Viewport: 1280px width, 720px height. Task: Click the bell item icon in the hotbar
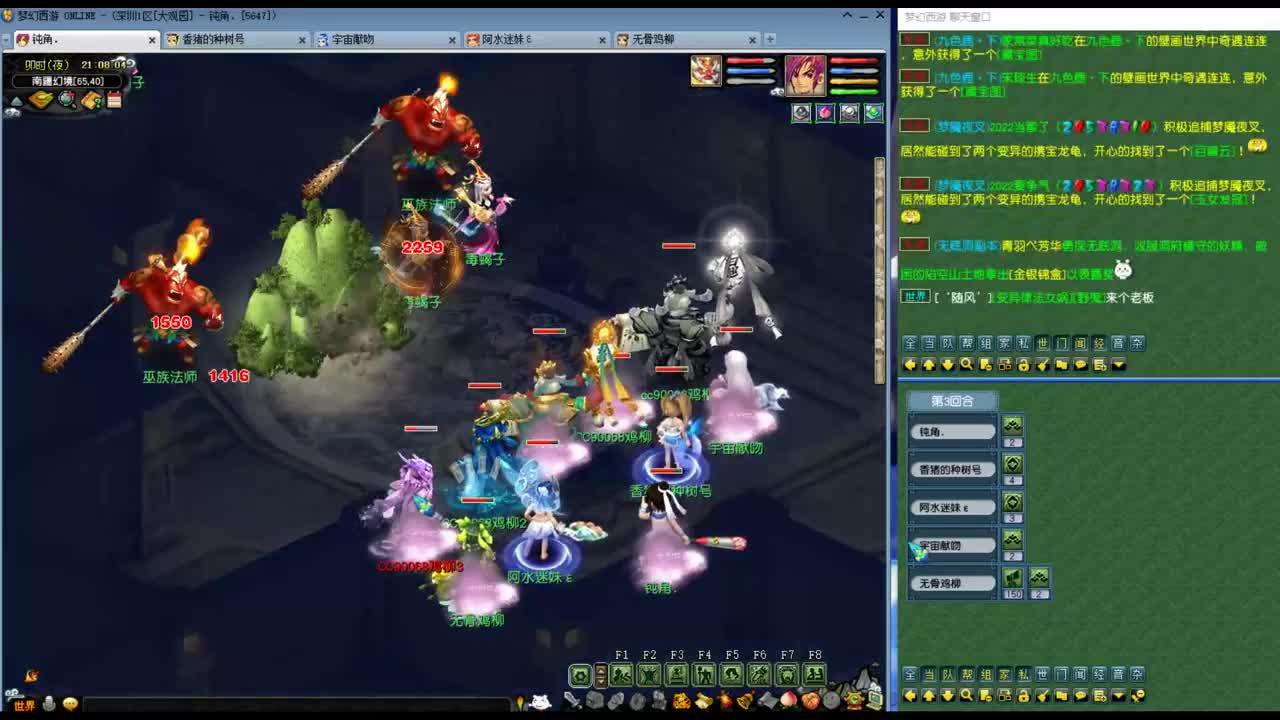click(x=746, y=700)
